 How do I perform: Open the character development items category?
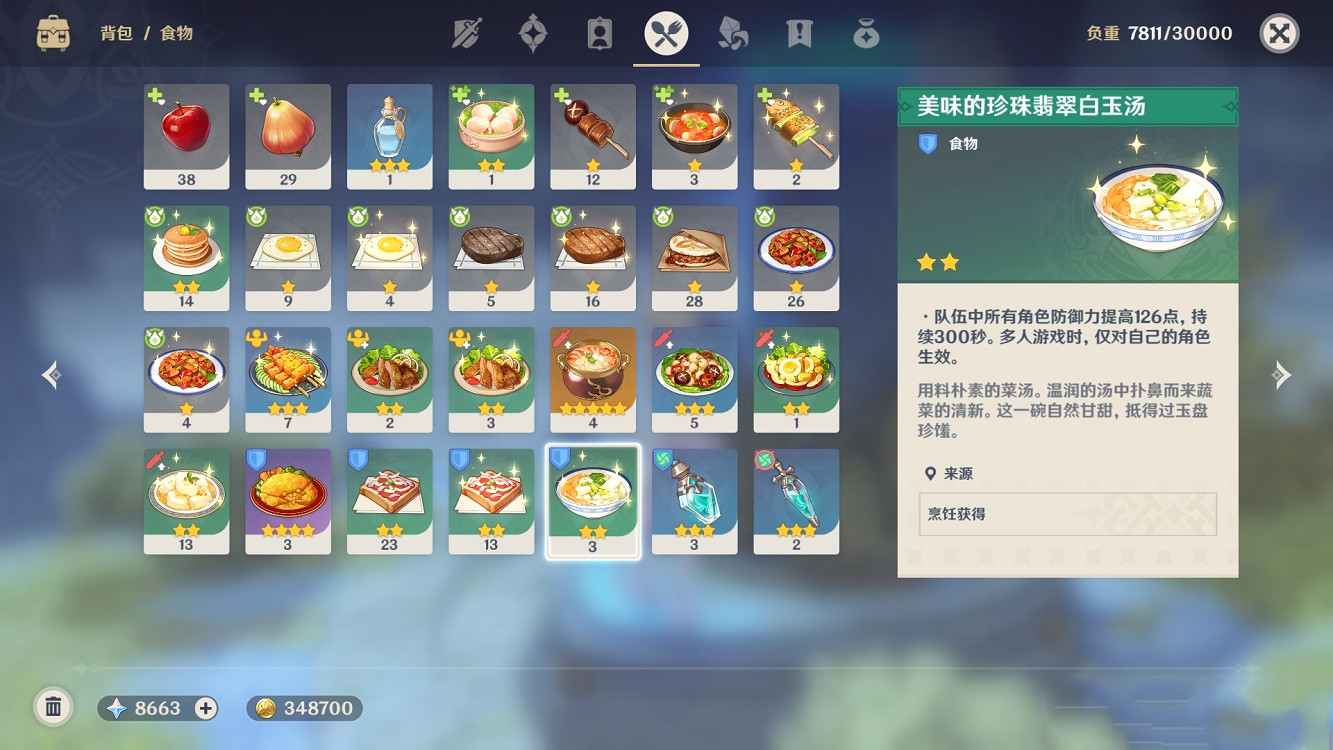click(598, 32)
